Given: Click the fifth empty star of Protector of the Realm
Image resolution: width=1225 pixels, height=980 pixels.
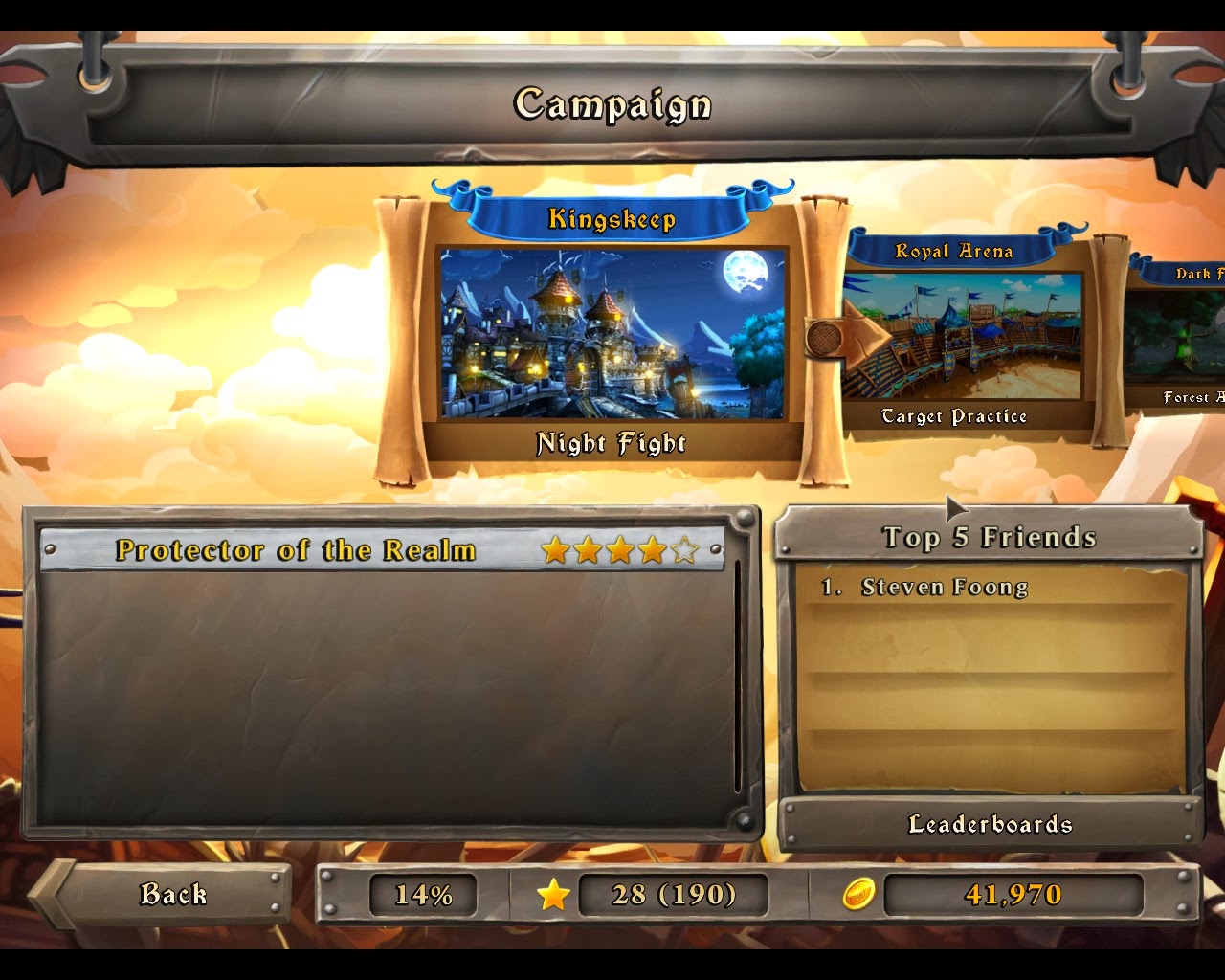Looking at the screenshot, I should (685, 551).
